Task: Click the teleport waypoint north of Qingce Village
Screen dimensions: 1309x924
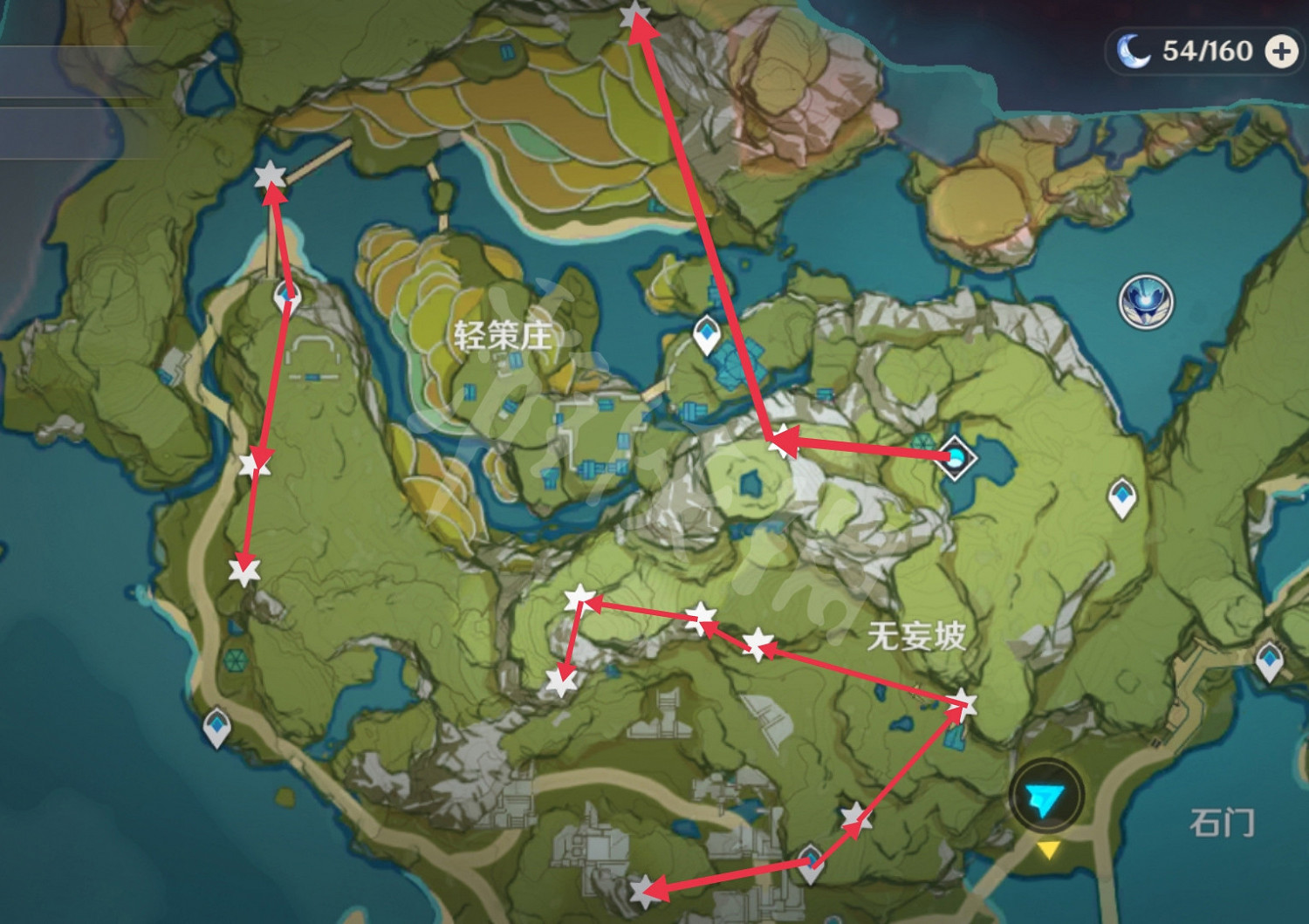Action: [705, 332]
